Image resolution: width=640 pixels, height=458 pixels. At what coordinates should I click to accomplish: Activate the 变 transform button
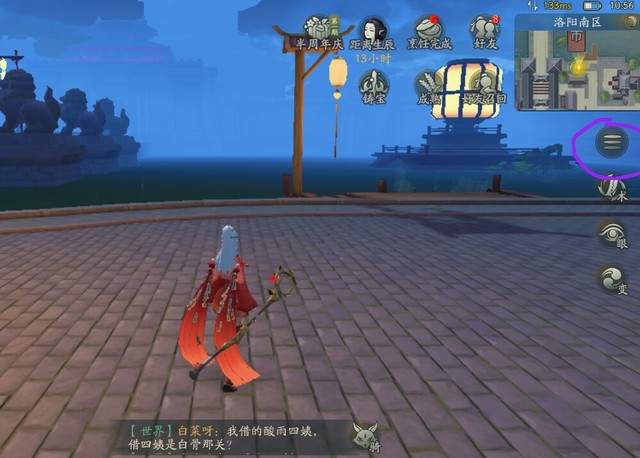click(612, 280)
